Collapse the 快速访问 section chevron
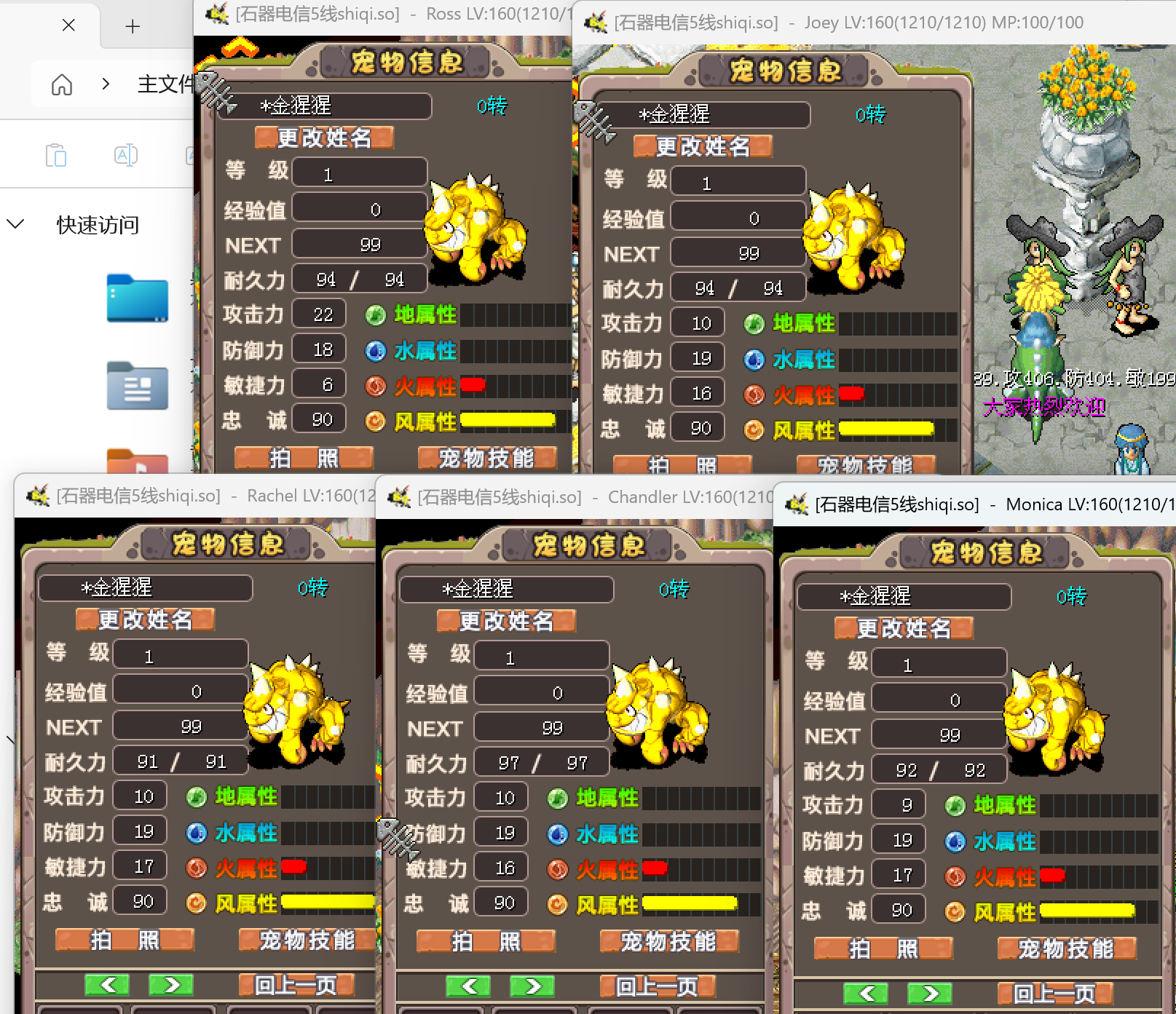The height and width of the screenshot is (1014, 1176). tap(16, 224)
